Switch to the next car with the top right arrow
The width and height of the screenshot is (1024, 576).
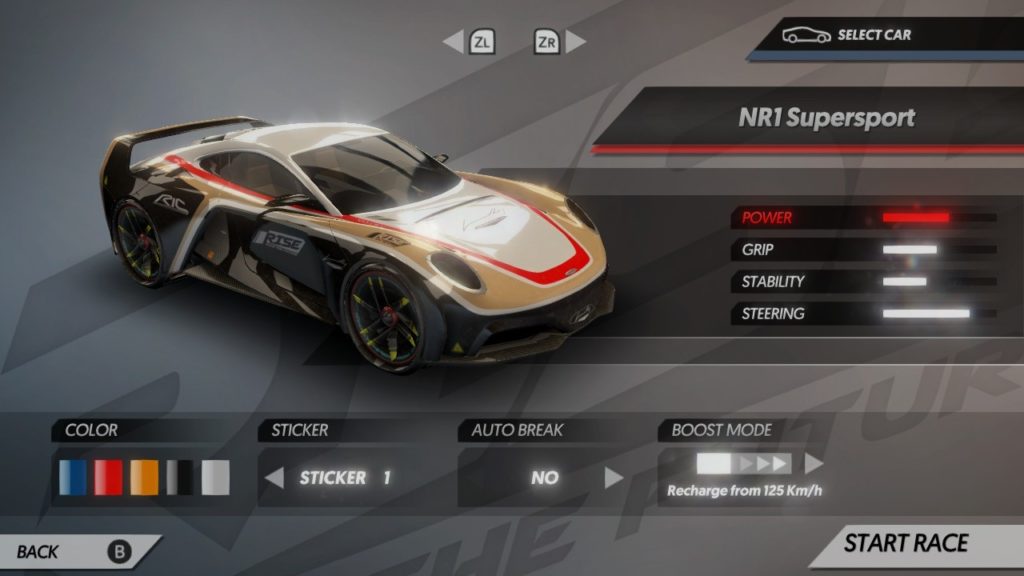576,42
